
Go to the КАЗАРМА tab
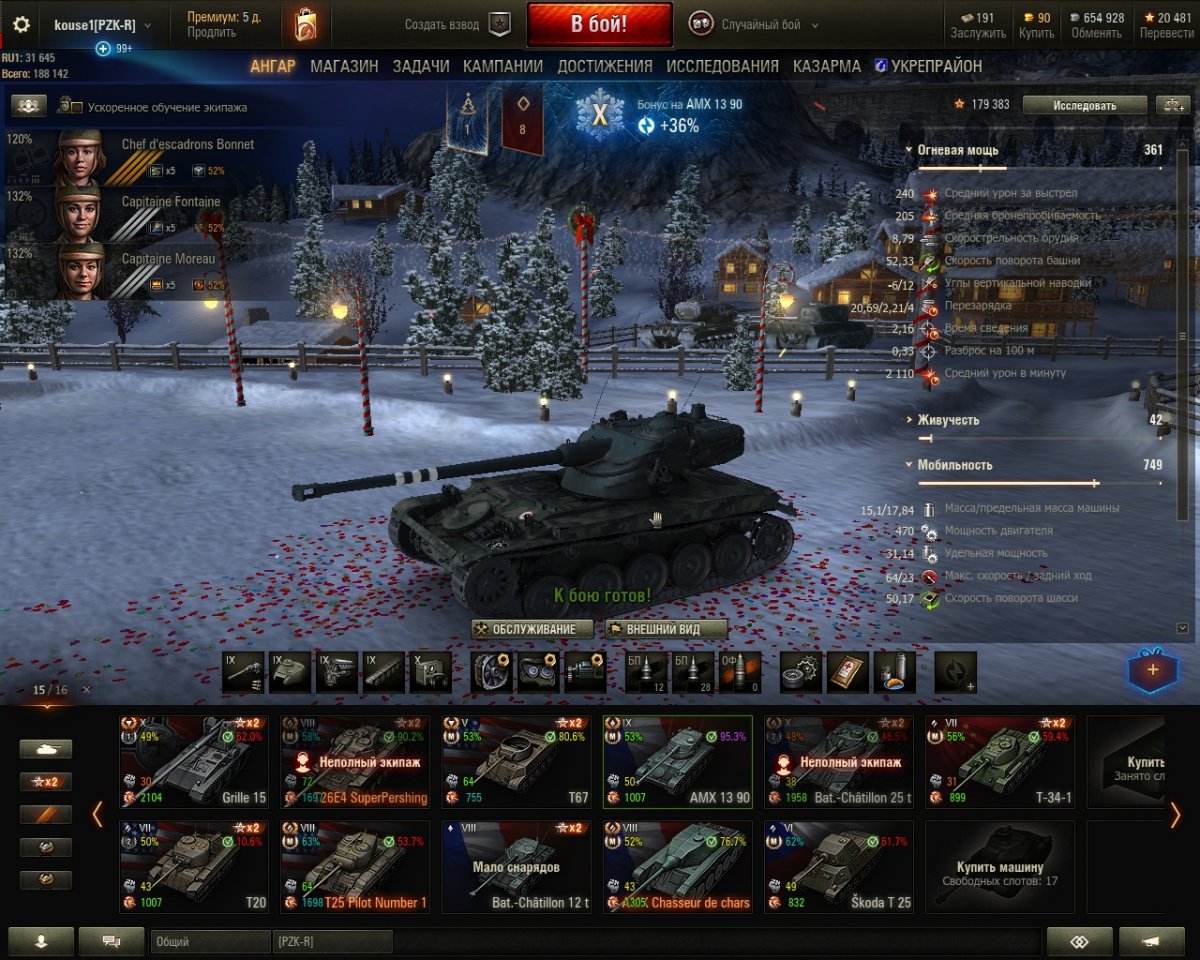coord(826,66)
